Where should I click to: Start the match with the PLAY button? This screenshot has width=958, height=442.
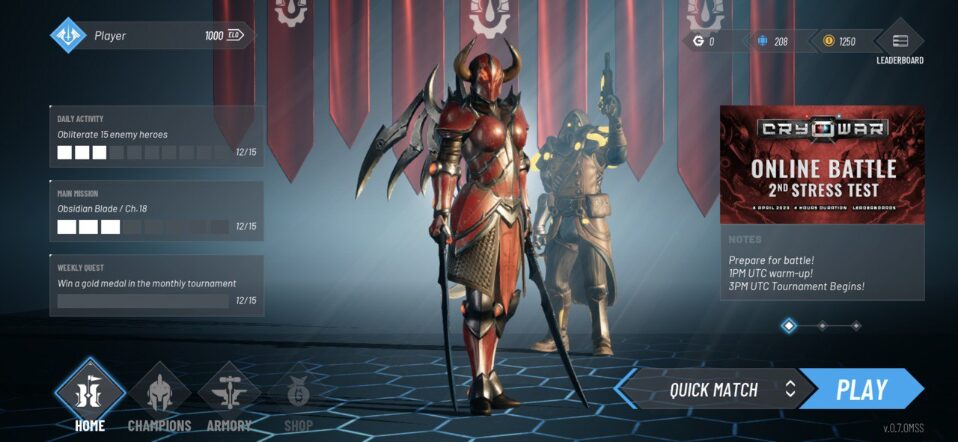click(x=861, y=389)
